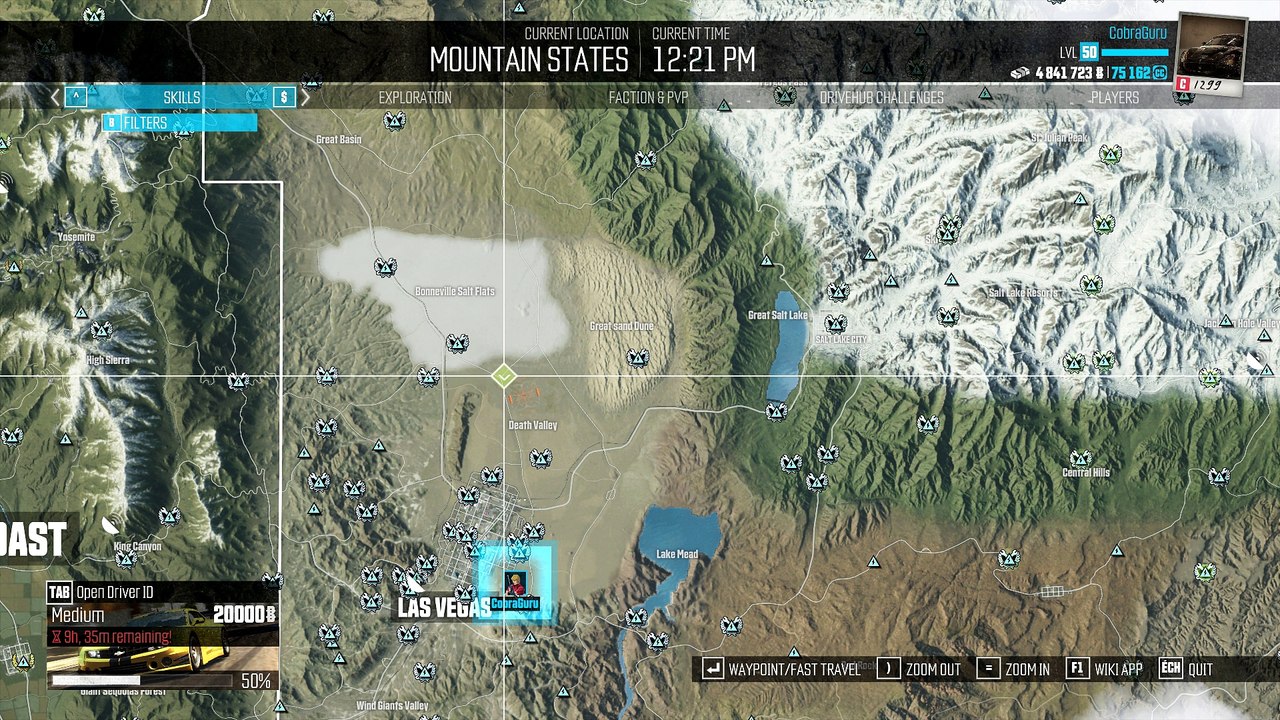
Task: Show the Players tab
Action: [1114, 97]
